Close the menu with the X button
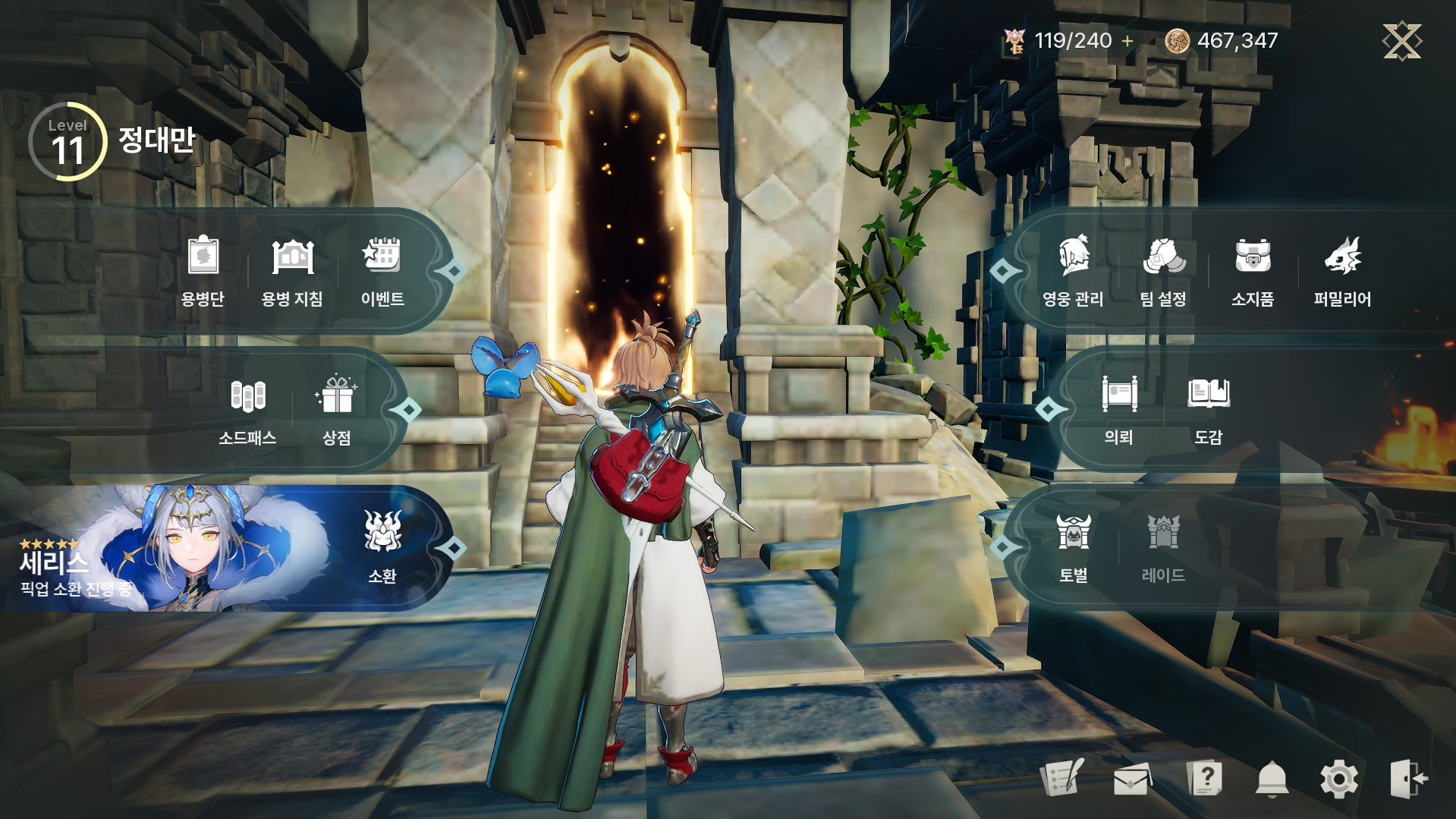This screenshot has height=819, width=1456. click(x=1401, y=41)
